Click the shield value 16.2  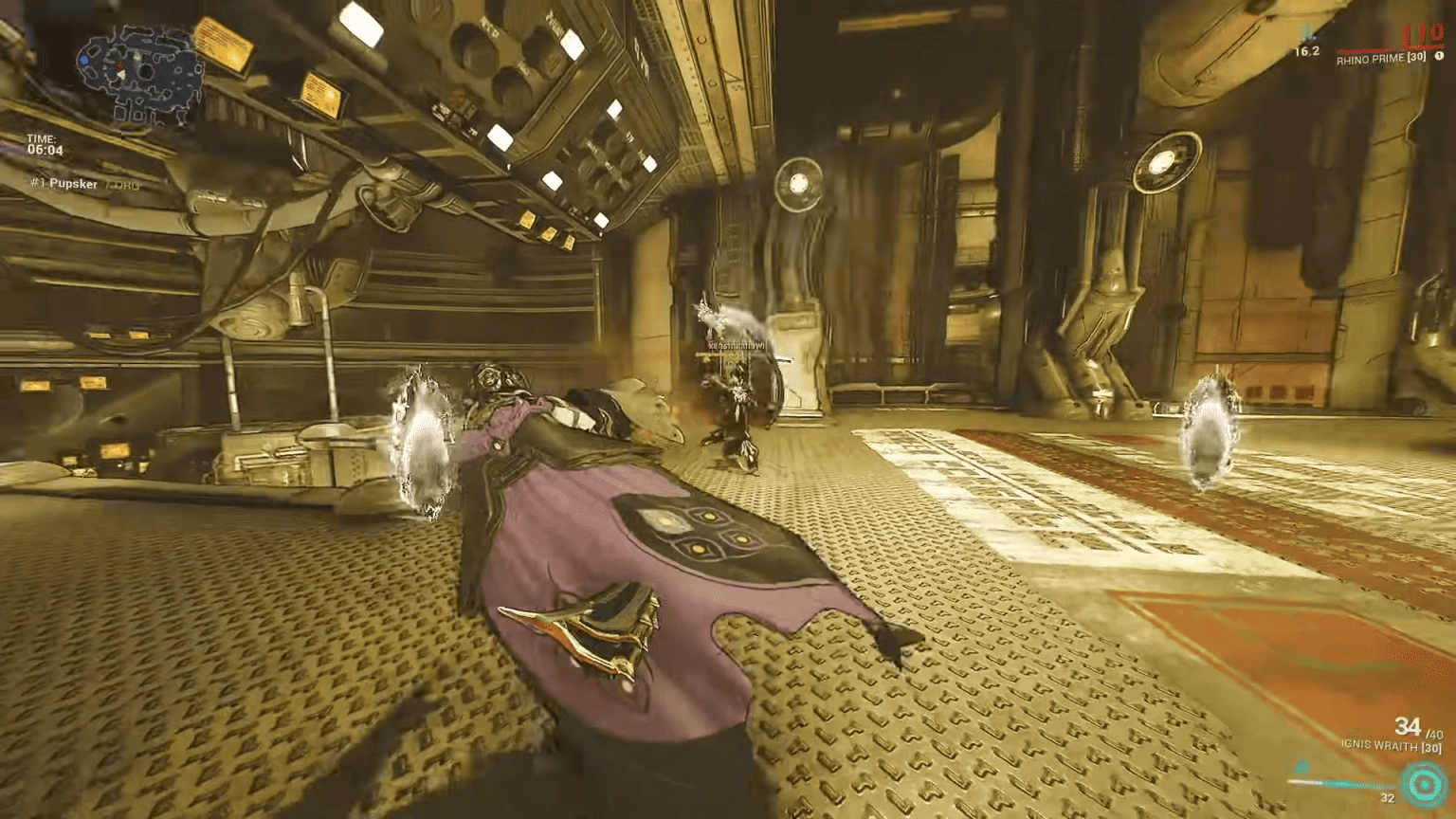1307,51
